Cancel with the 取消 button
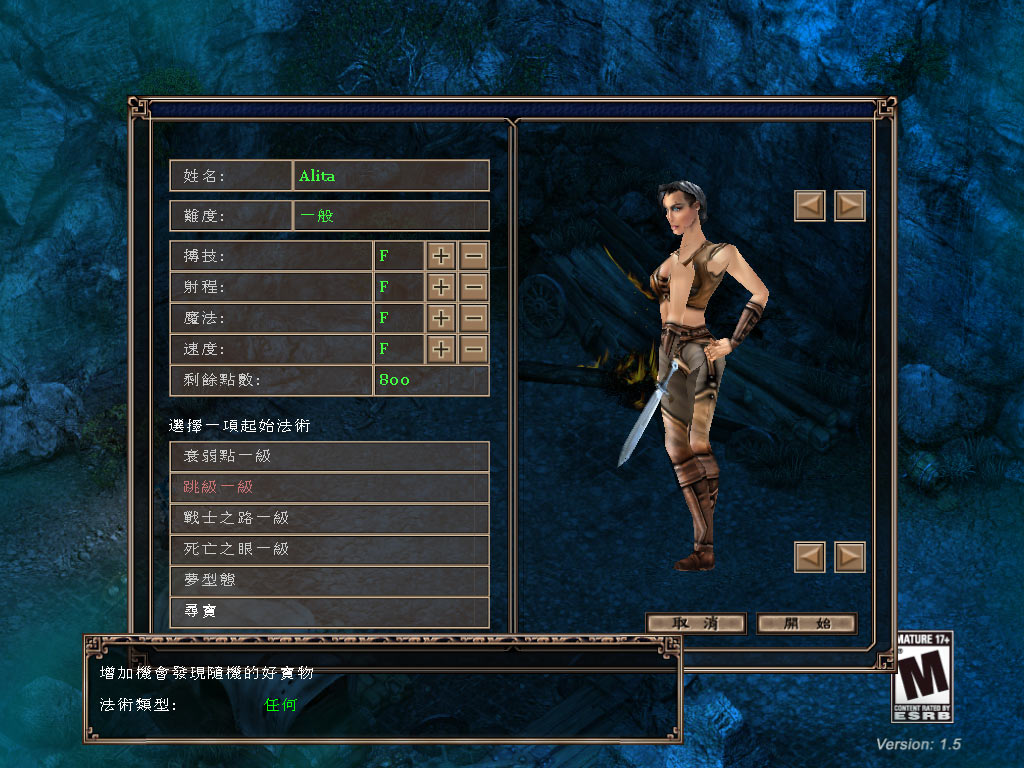 [x=696, y=623]
